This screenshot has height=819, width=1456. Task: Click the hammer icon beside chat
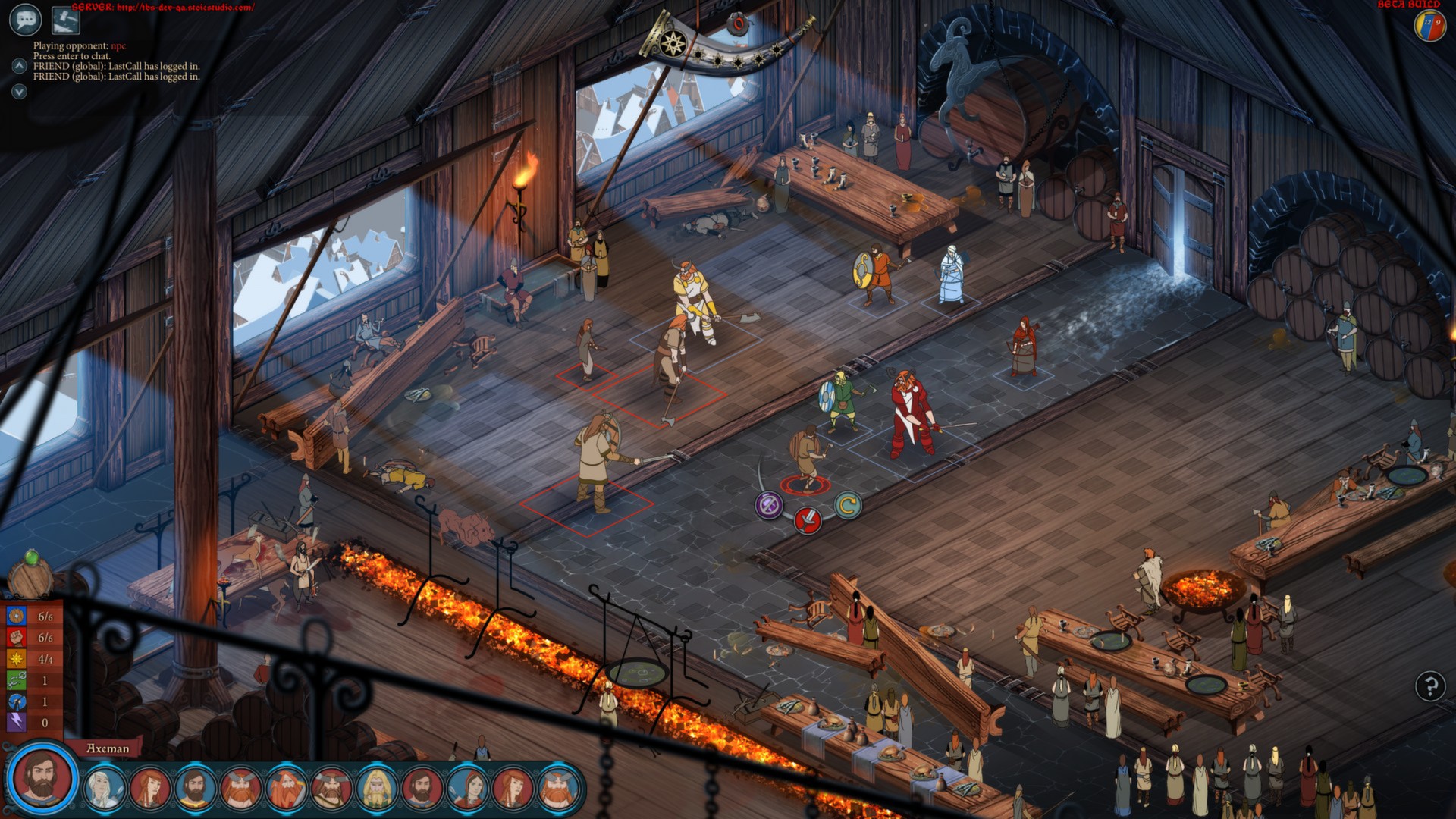tap(65, 20)
